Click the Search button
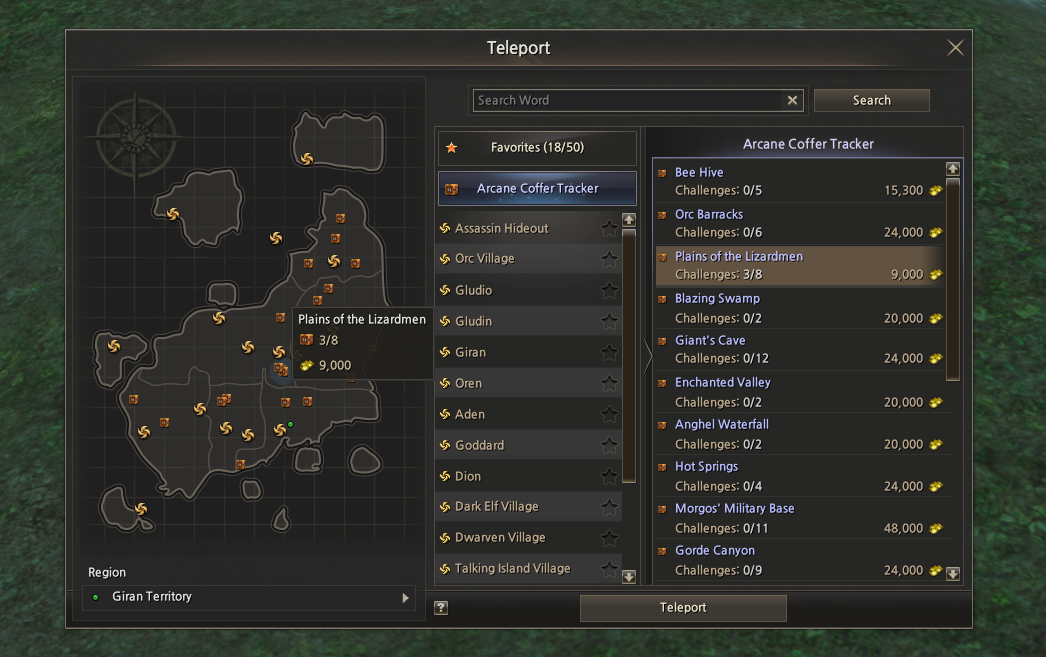 click(871, 100)
